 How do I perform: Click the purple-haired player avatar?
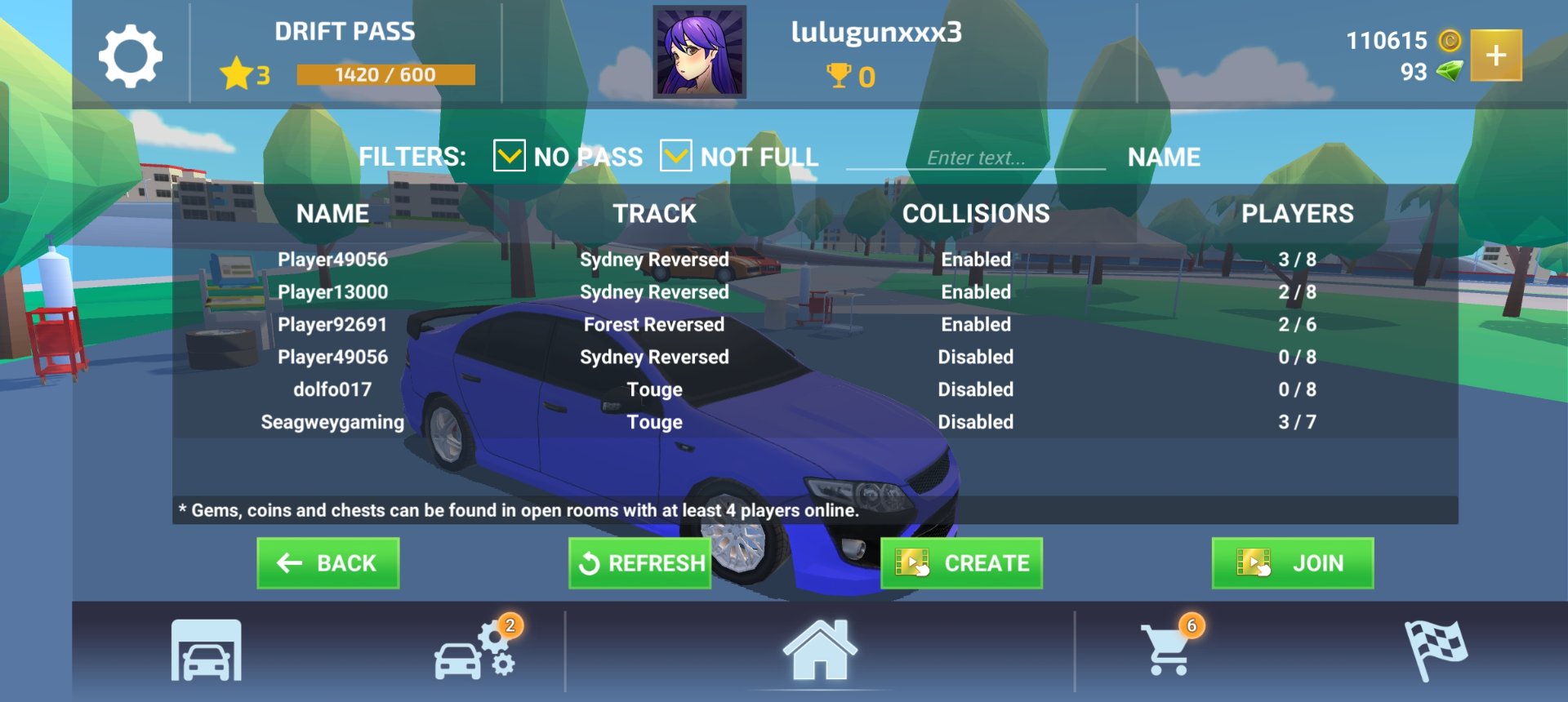[x=700, y=52]
